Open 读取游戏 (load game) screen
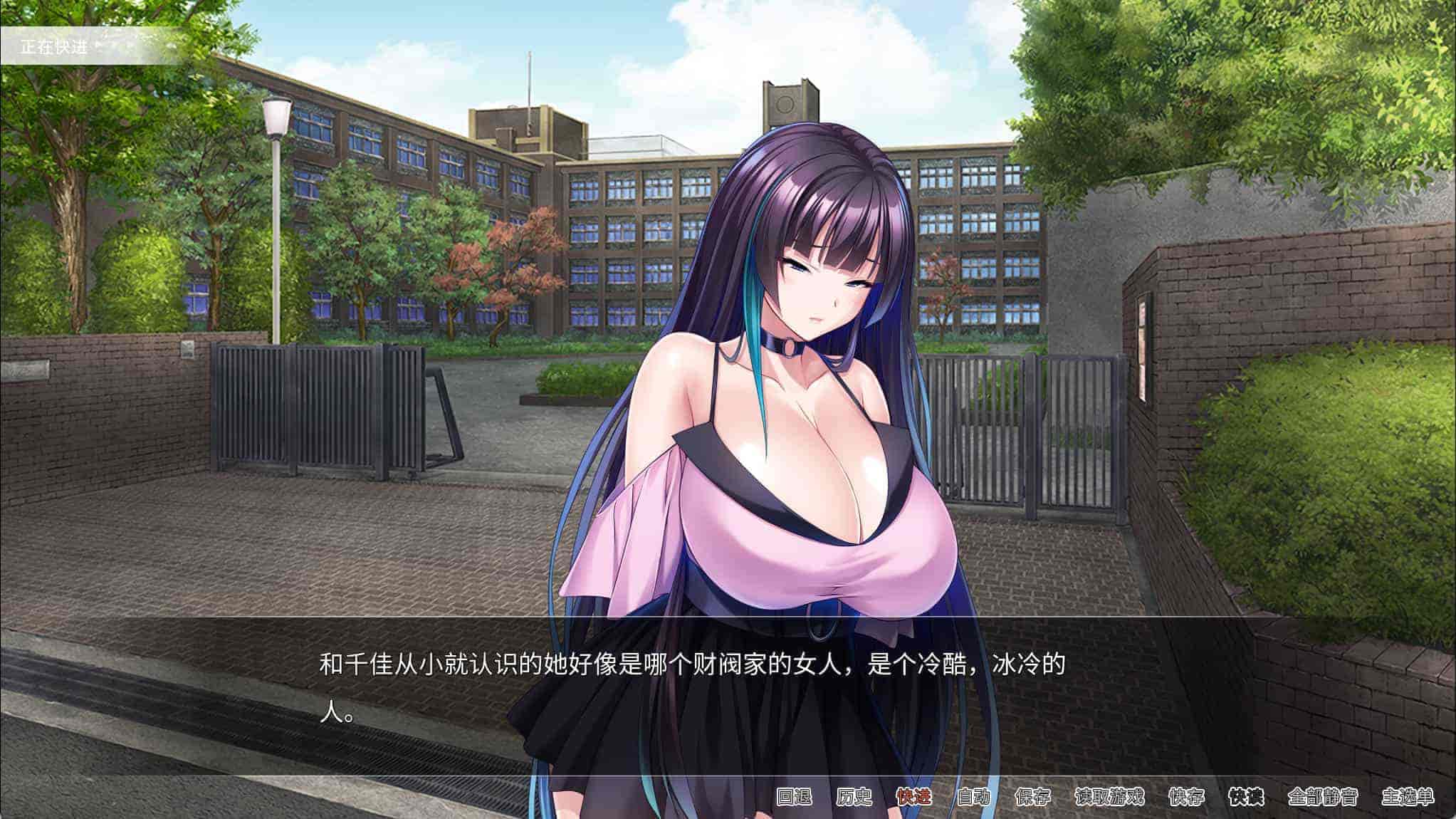This screenshot has height=819, width=1456. 1109,796
